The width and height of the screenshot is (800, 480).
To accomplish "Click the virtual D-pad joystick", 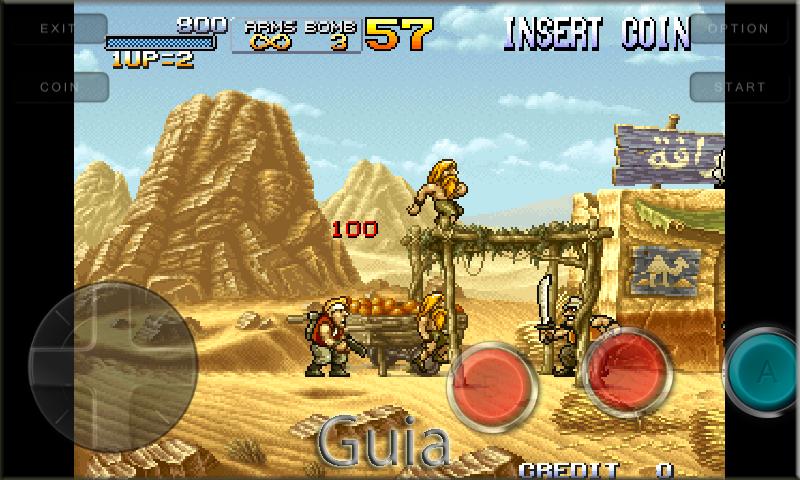I will pos(110,366).
